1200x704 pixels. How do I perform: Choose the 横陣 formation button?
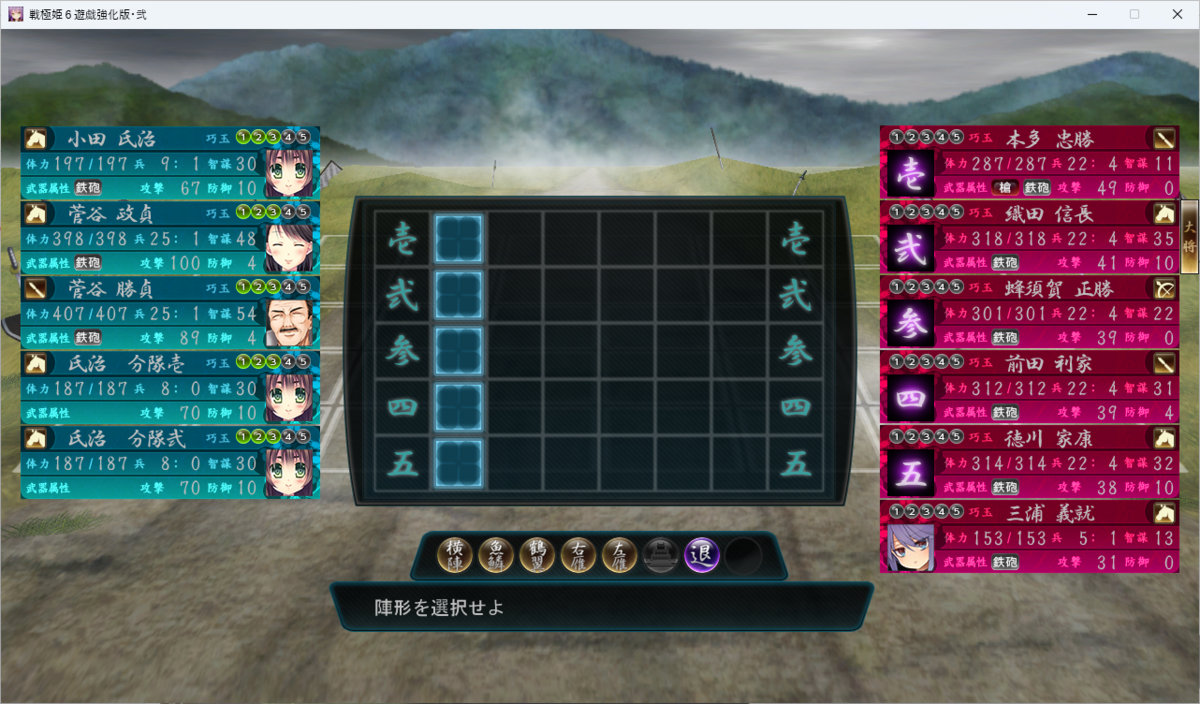click(456, 555)
